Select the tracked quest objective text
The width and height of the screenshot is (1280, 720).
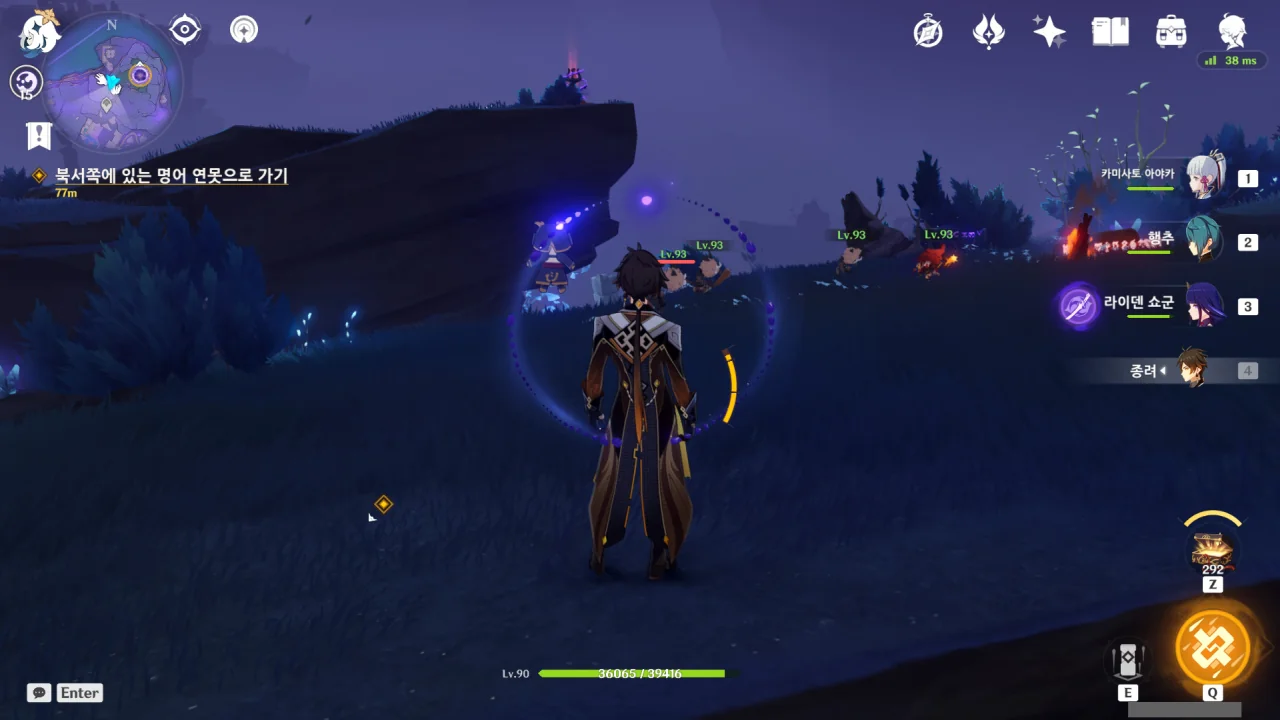(171, 176)
